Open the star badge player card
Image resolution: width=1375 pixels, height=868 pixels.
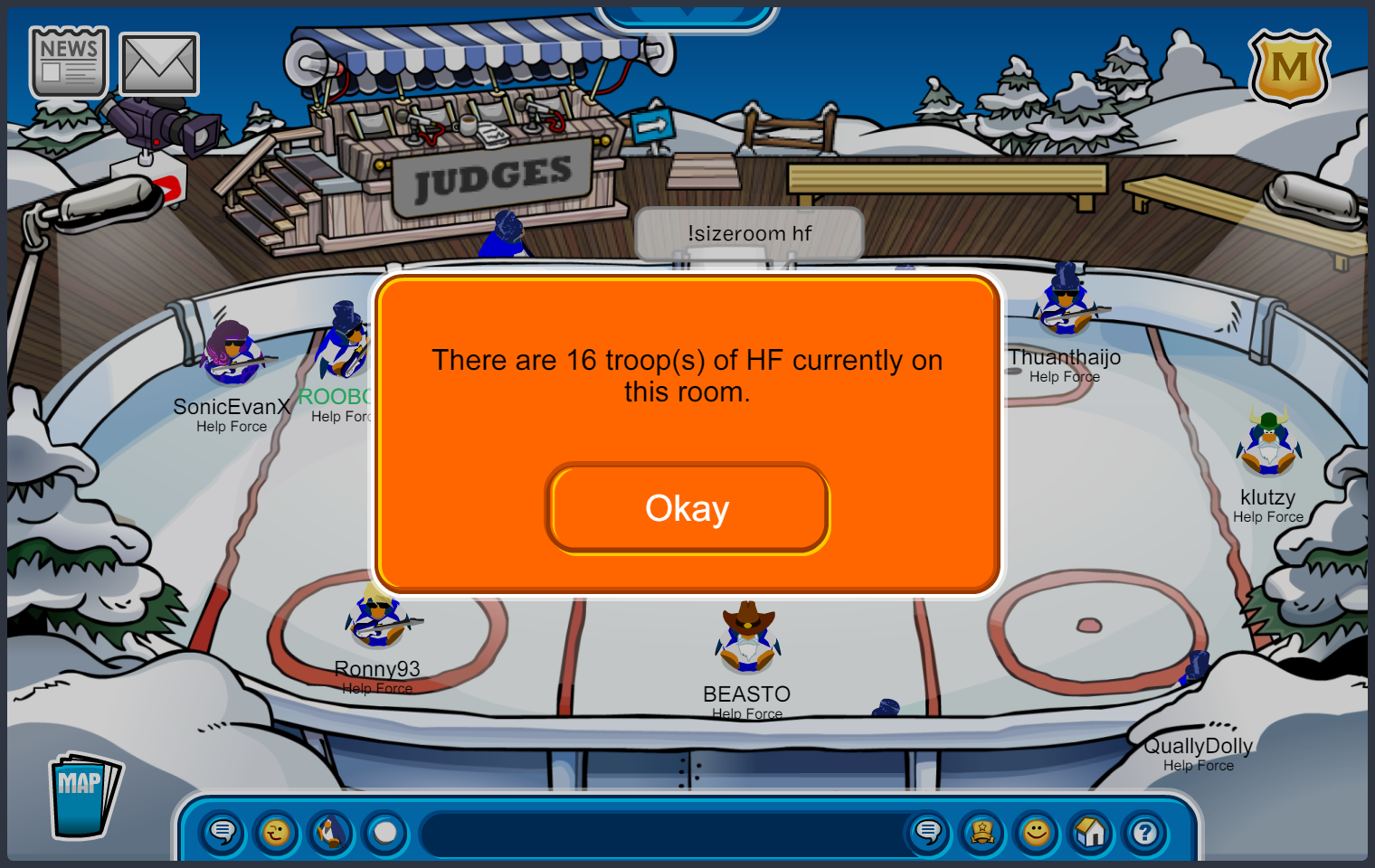pyautogui.click(x=982, y=832)
